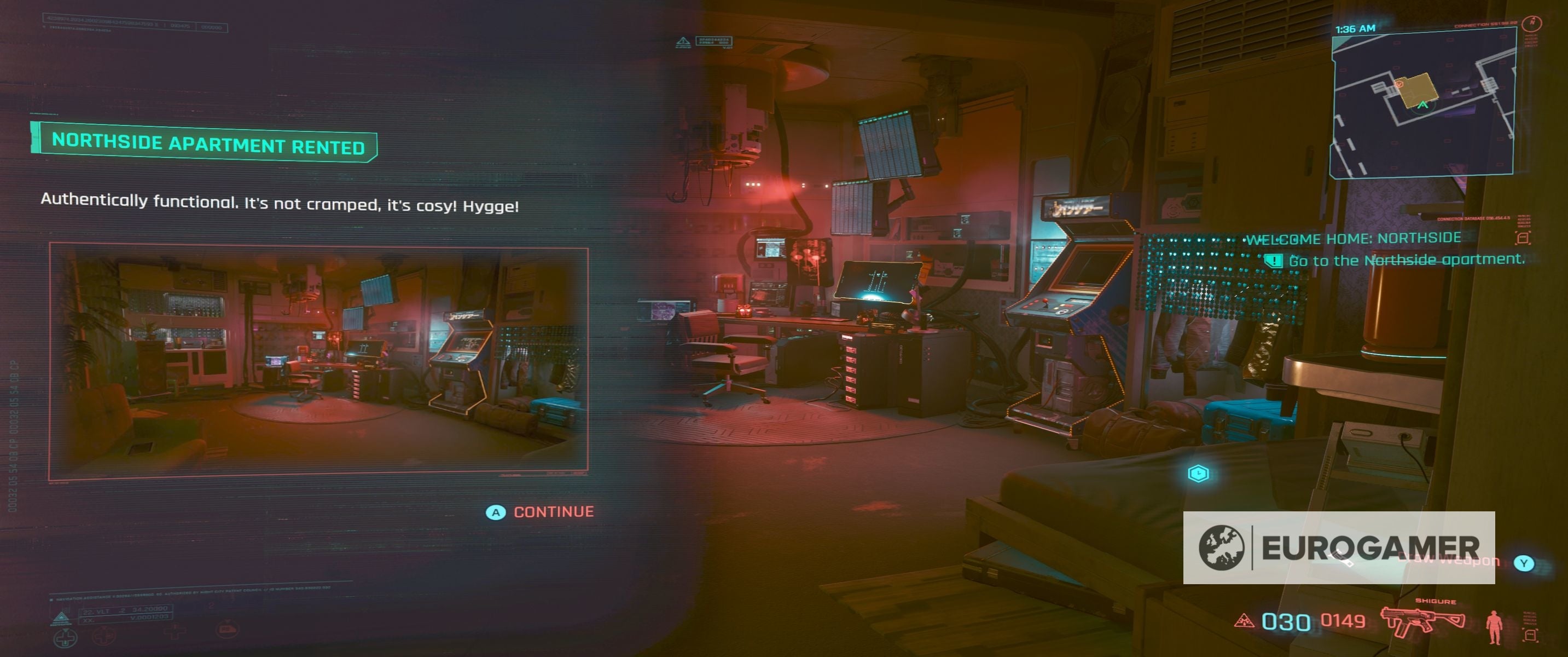Click the red V marker on the minimap
This screenshot has height=657, width=1568.
point(1399,84)
